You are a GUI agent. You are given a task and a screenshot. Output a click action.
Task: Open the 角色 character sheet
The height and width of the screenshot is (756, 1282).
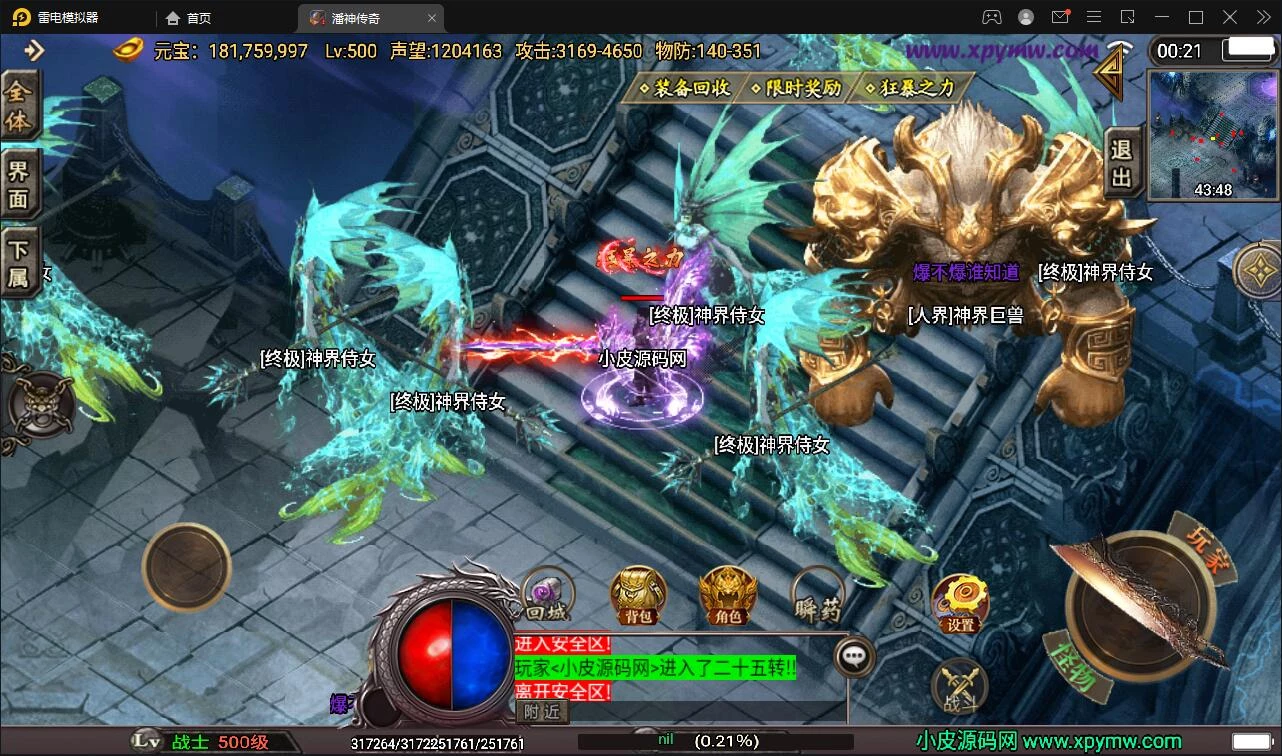pyautogui.click(x=727, y=596)
